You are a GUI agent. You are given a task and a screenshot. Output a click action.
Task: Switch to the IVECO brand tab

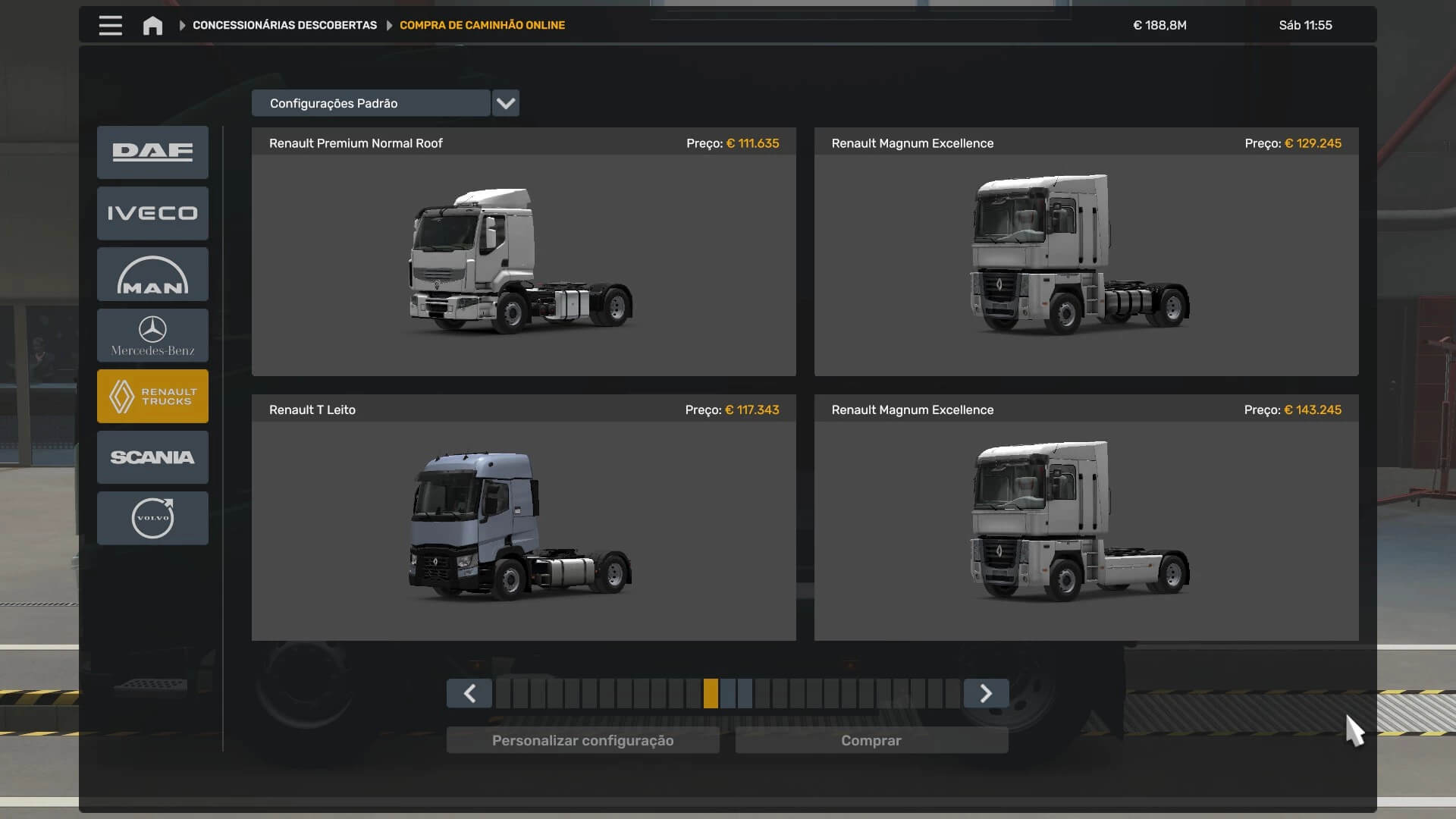tap(152, 213)
